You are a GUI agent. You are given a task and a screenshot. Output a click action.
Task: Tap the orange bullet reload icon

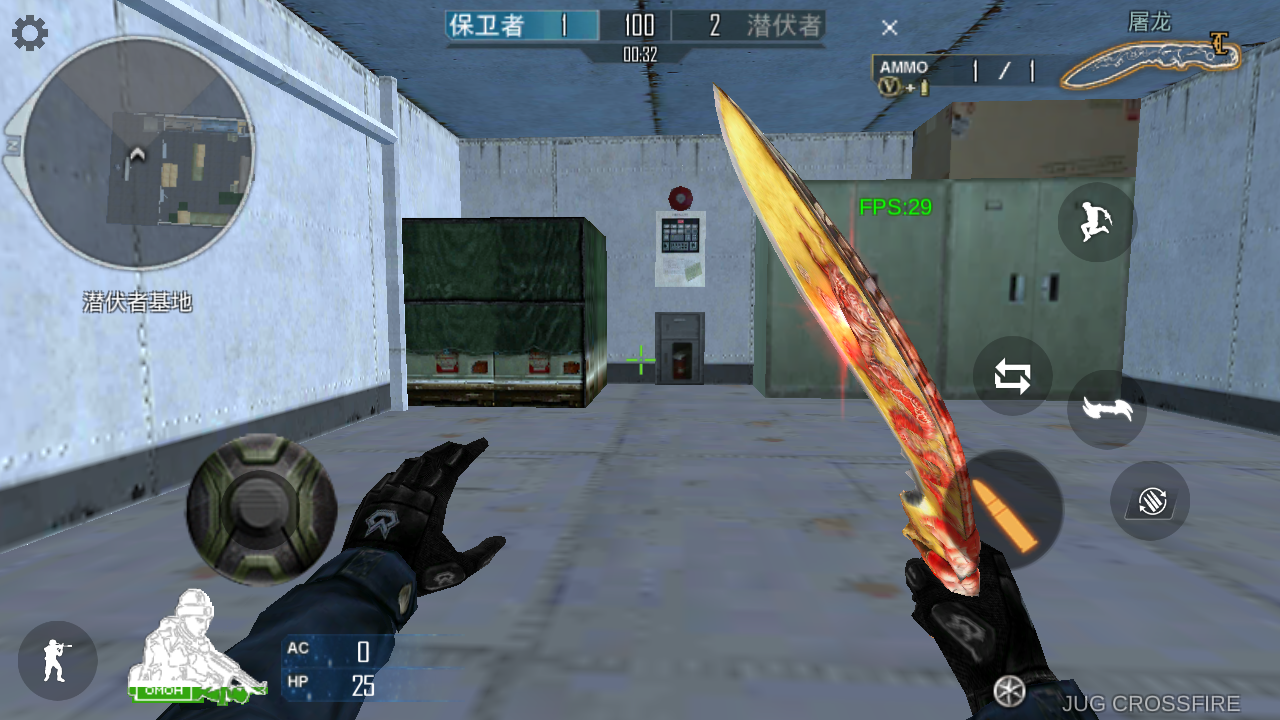tap(1014, 508)
